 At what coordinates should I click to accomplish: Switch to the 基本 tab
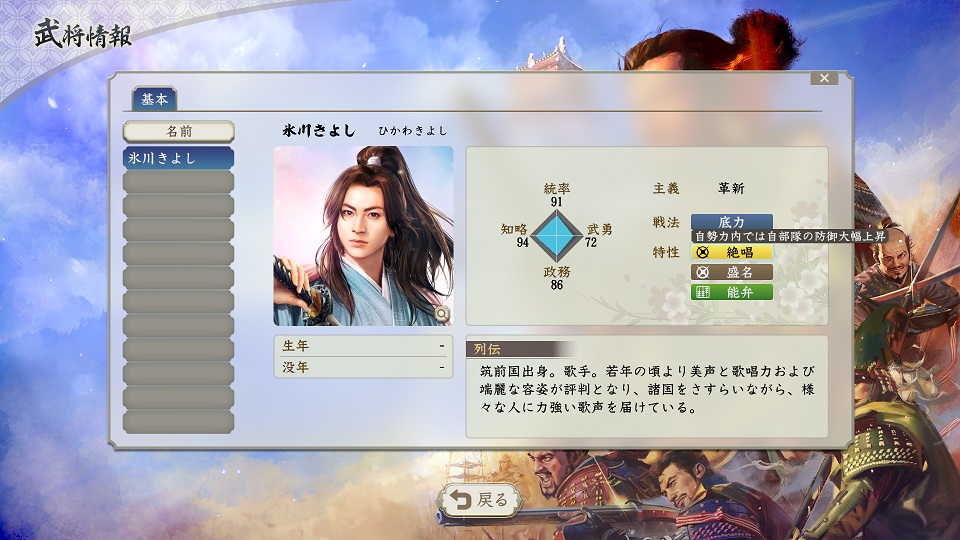pyautogui.click(x=154, y=99)
